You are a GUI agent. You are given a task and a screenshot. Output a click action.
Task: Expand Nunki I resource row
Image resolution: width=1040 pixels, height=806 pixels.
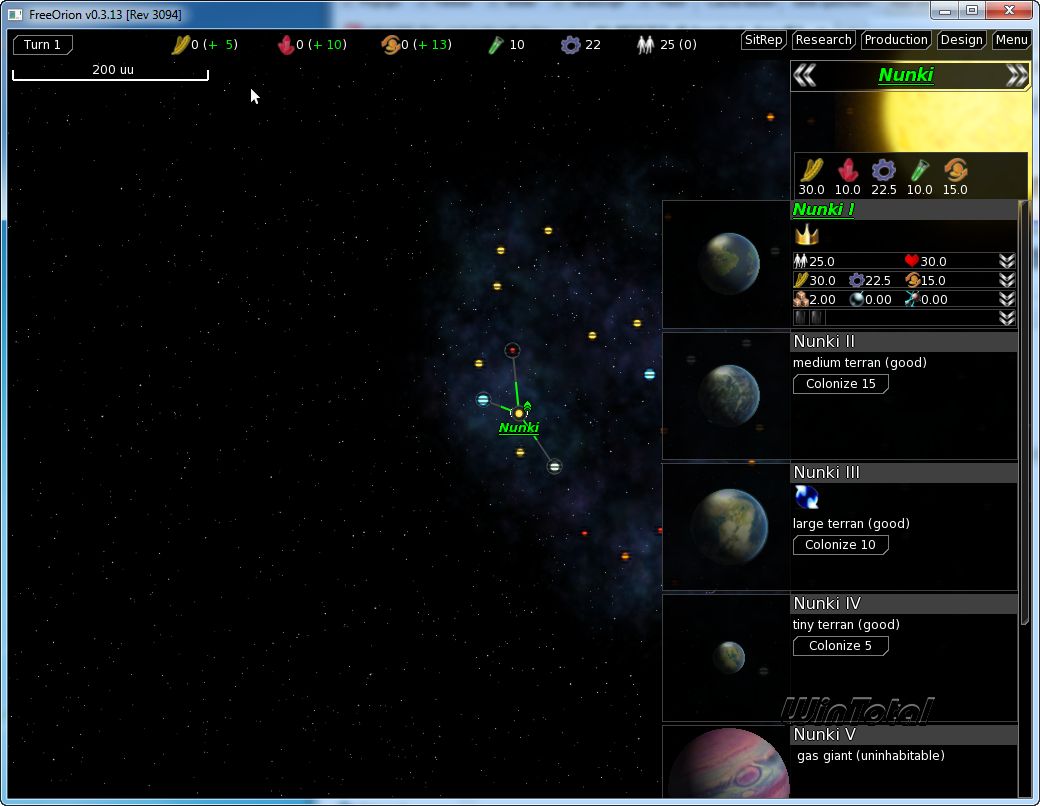(1007, 280)
